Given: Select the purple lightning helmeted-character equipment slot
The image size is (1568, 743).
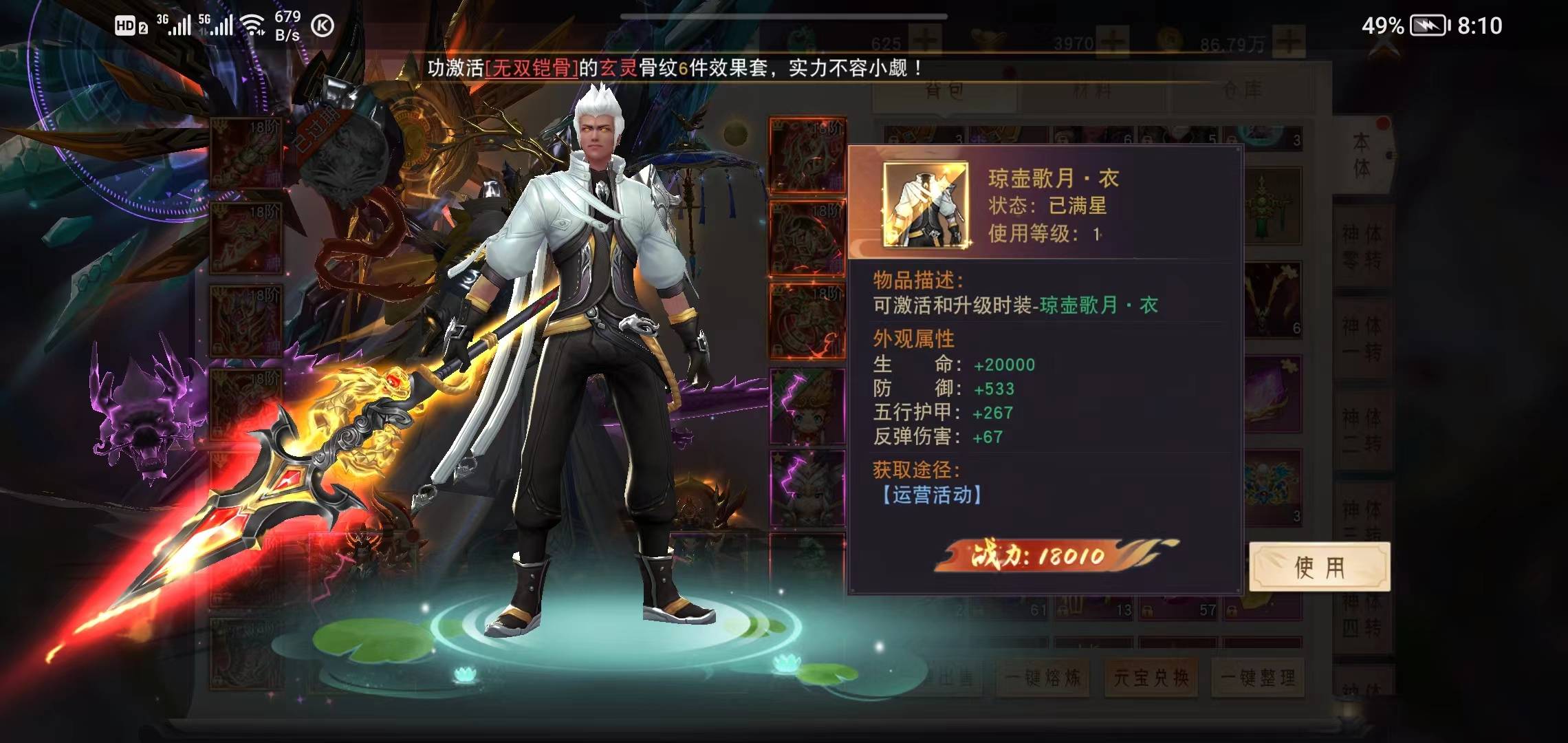Looking at the screenshot, I should coord(807,490).
